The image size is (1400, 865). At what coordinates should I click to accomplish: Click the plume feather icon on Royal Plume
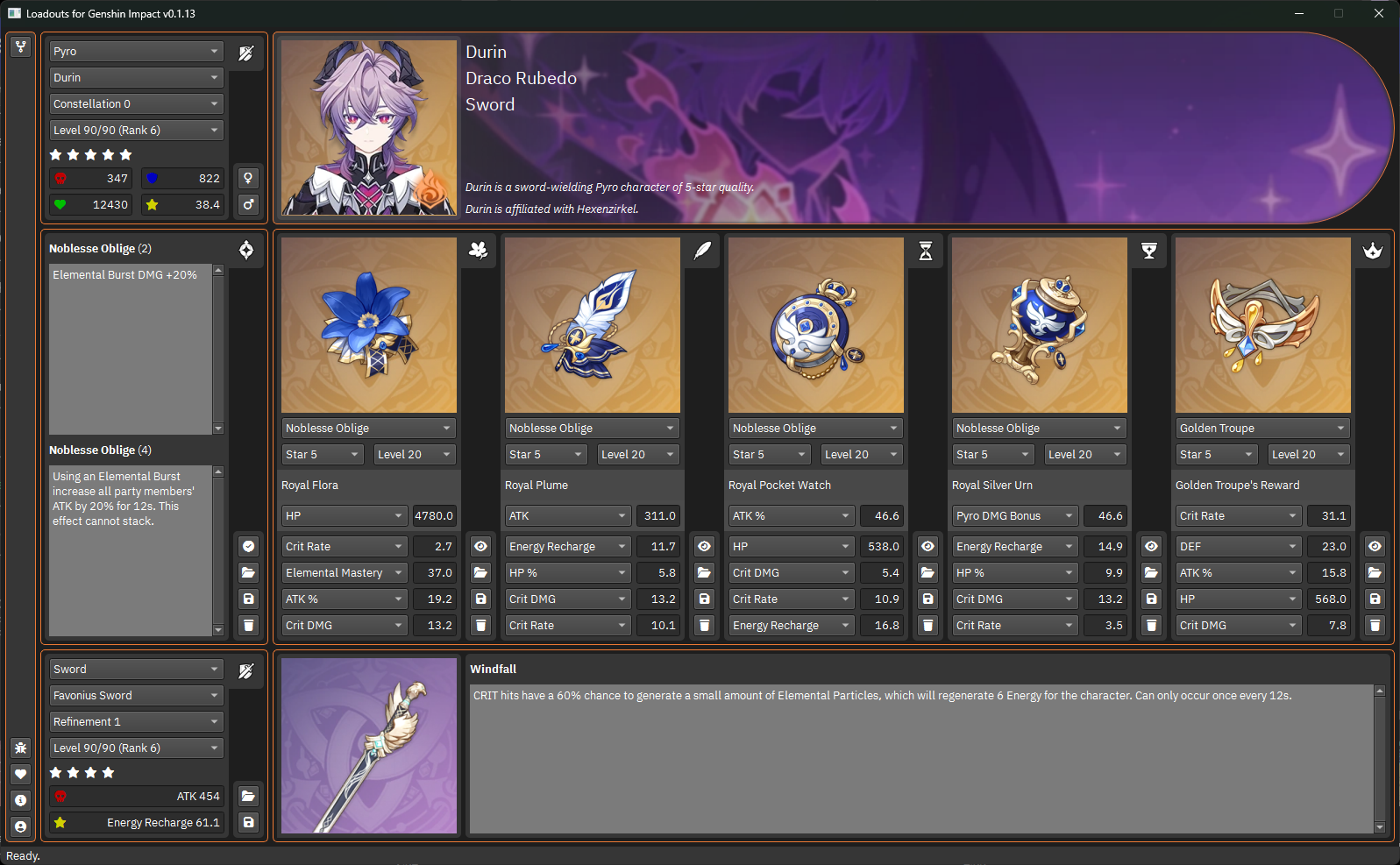(x=702, y=251)
